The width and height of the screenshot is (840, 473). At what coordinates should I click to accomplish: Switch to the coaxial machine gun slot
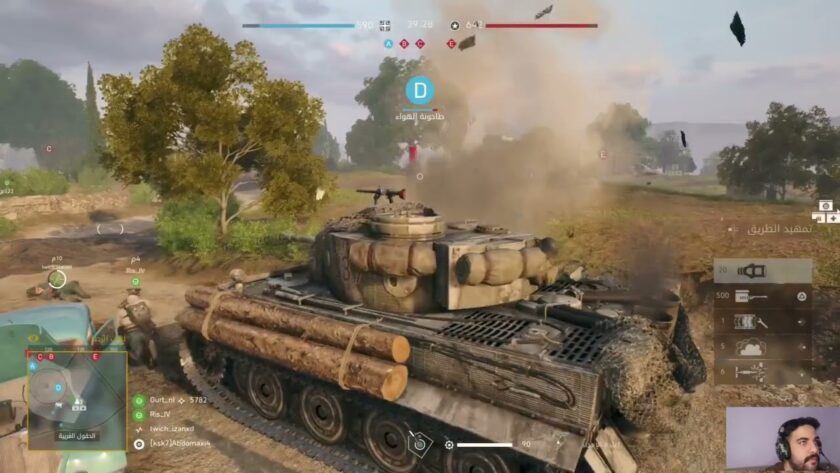coord(763,297)
